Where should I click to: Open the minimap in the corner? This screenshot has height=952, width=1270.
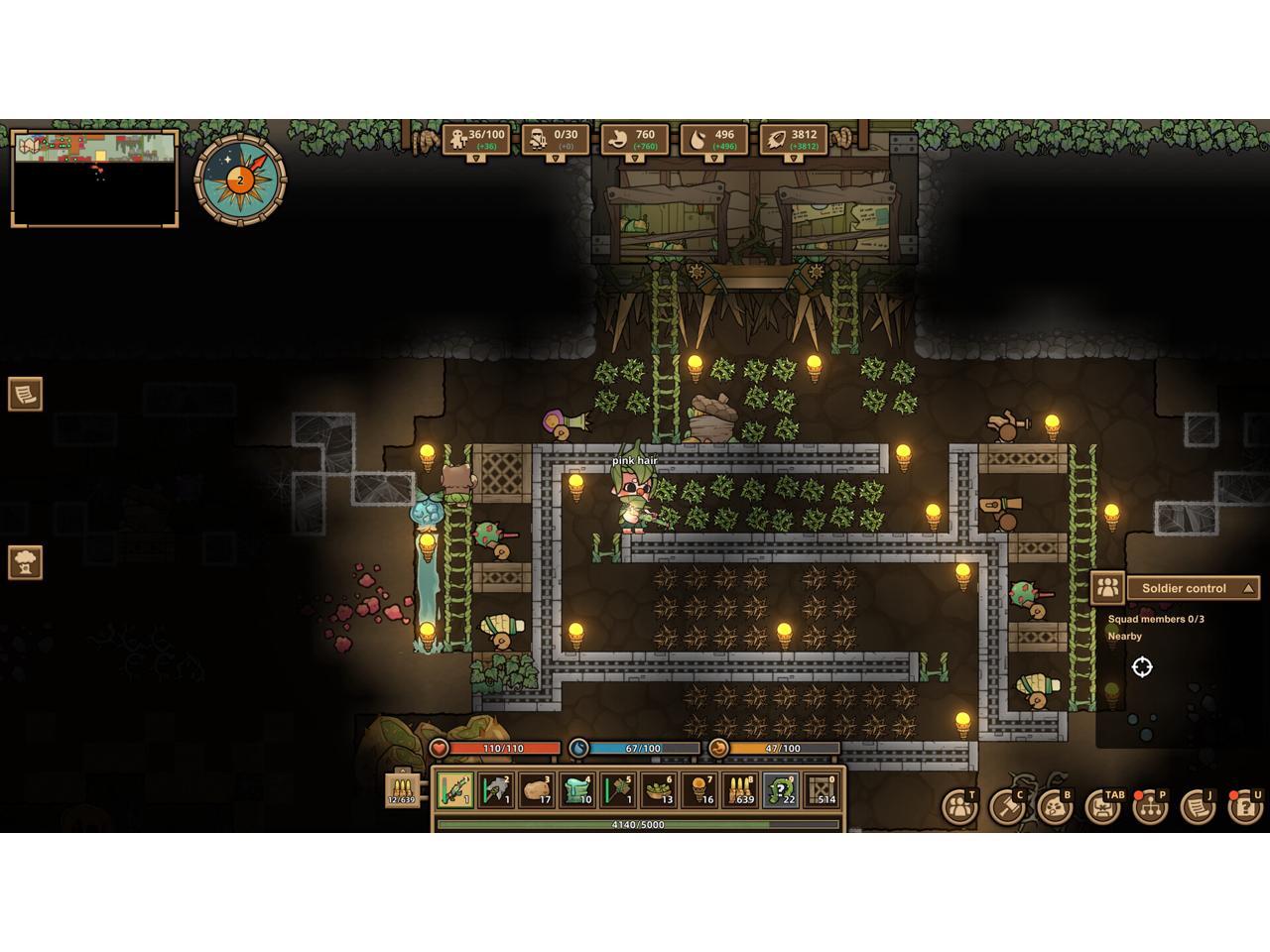point(95,178)
